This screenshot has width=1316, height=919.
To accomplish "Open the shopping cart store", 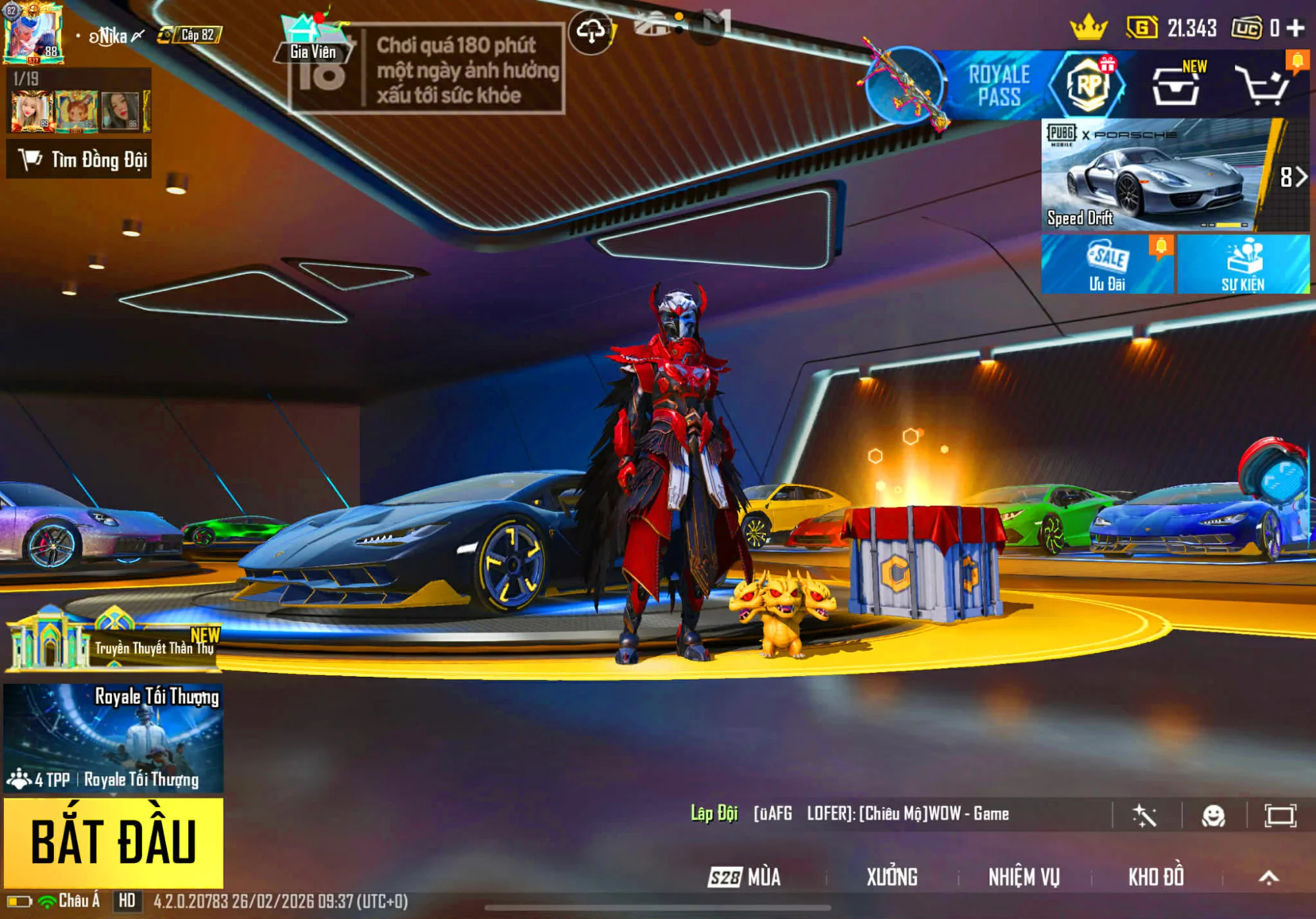I will 1262,86.
